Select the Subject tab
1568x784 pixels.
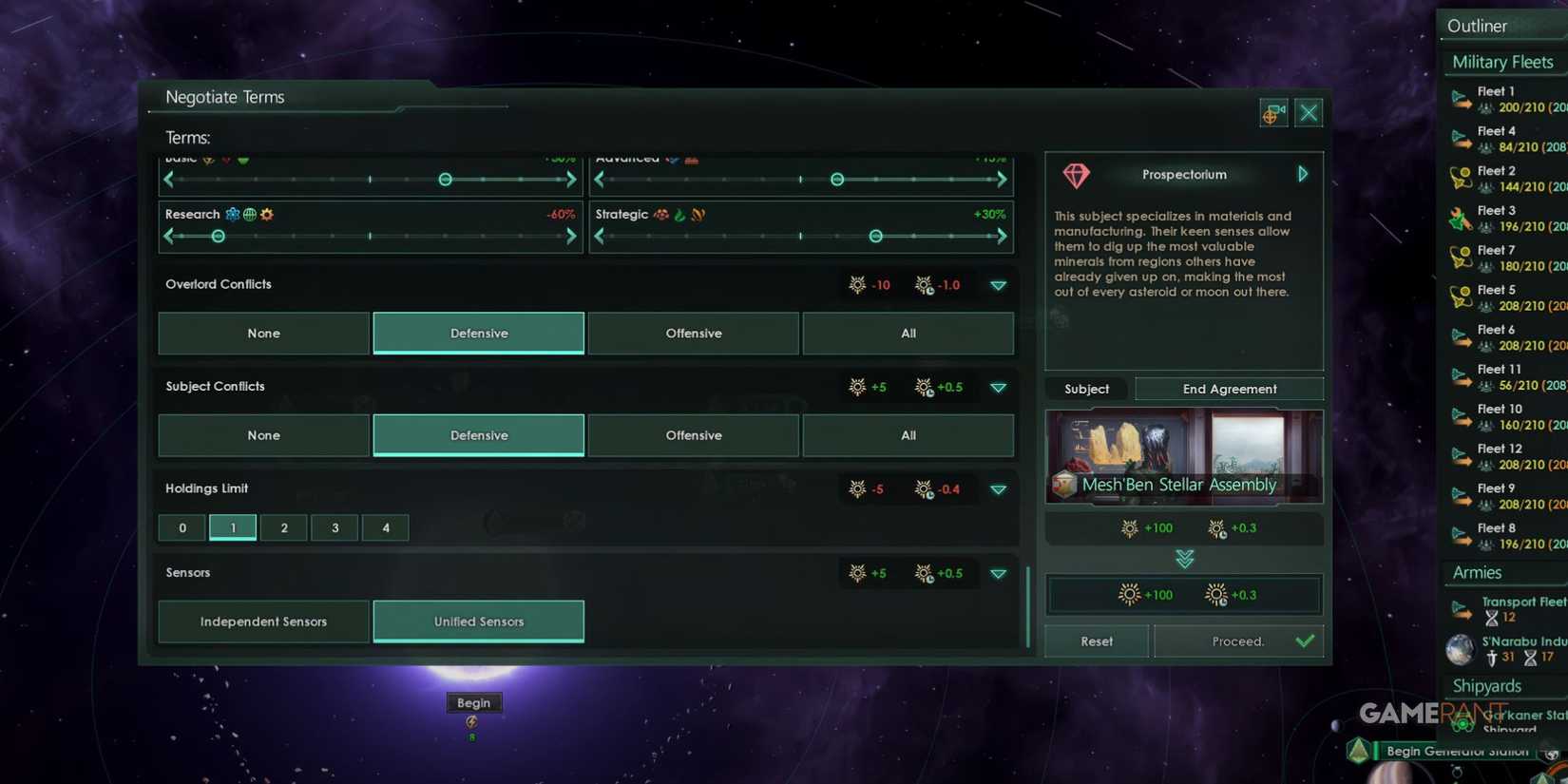(x=1085, y=389)
